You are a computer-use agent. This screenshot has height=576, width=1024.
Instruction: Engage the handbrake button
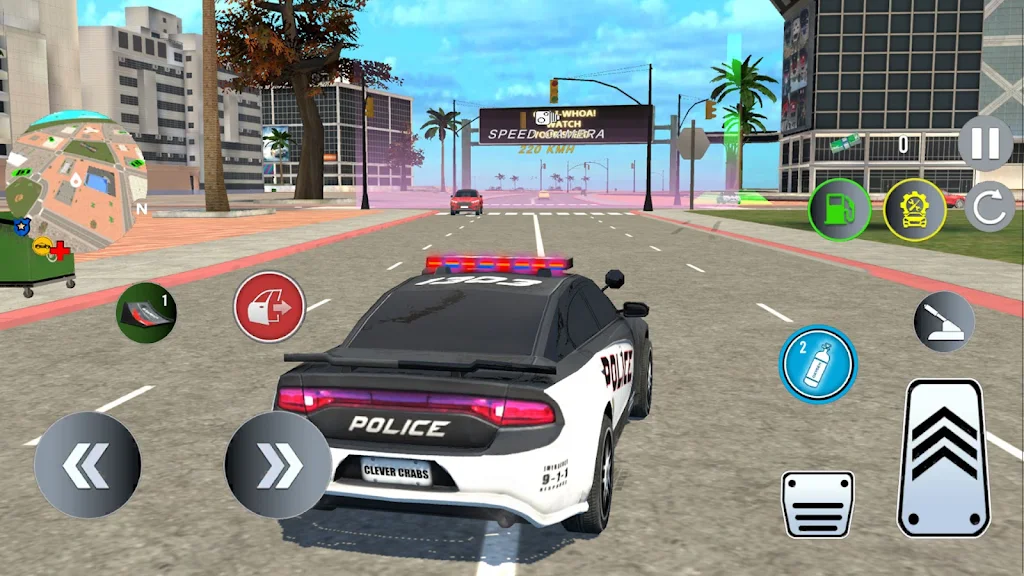pyautogui.click(x=944, y=322)
